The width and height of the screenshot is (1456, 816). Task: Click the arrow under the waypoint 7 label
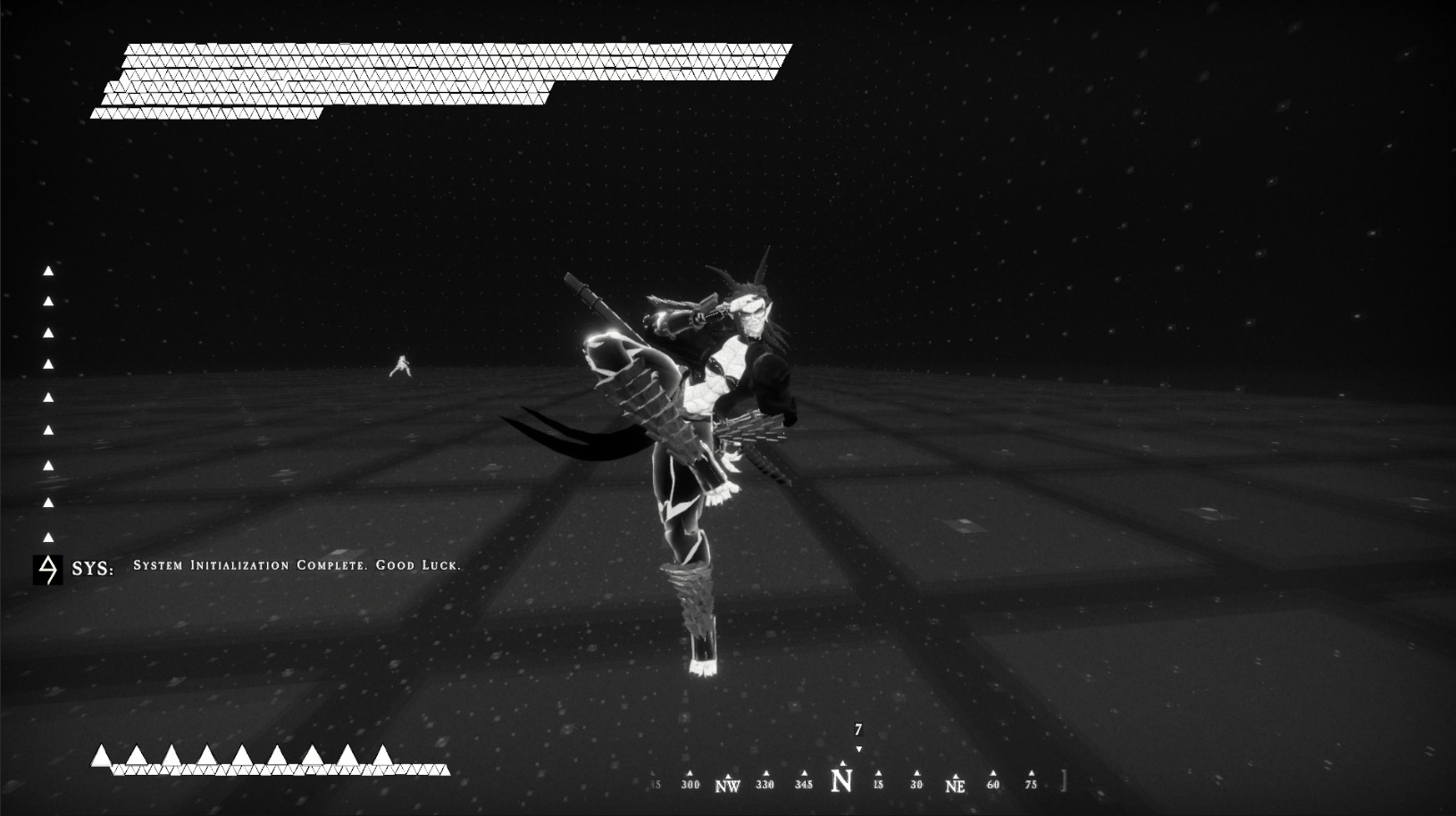point(858,748)
